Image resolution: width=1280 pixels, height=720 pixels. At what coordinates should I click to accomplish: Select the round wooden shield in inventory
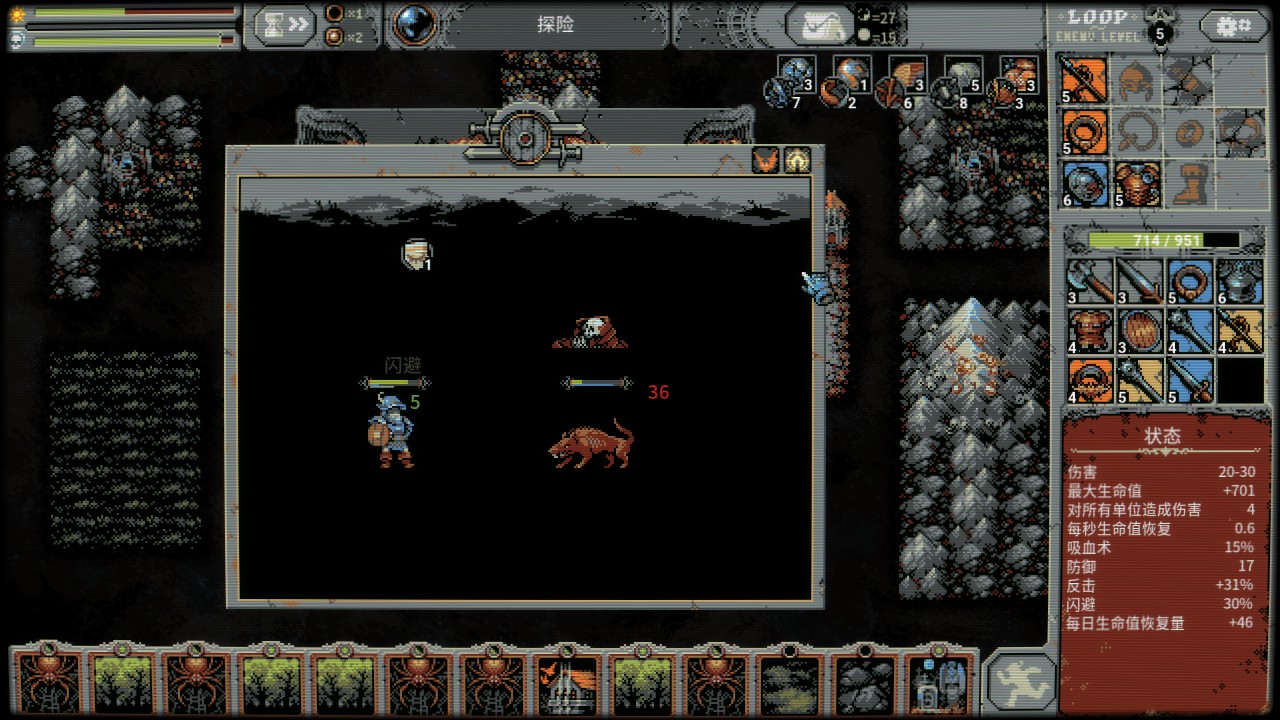tap(1139, 331)
